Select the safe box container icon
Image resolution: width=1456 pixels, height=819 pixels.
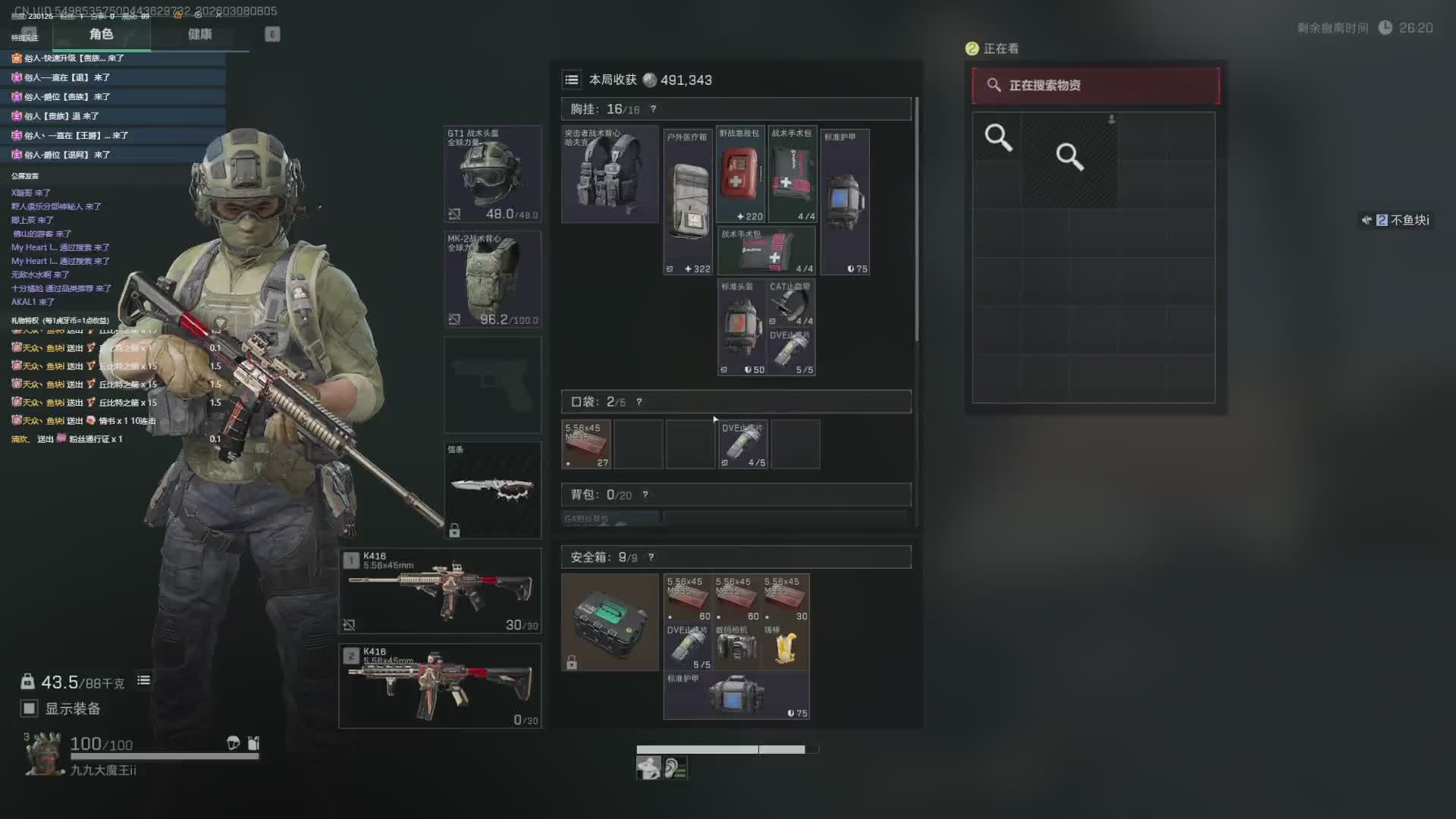click(x=610, y=622)
